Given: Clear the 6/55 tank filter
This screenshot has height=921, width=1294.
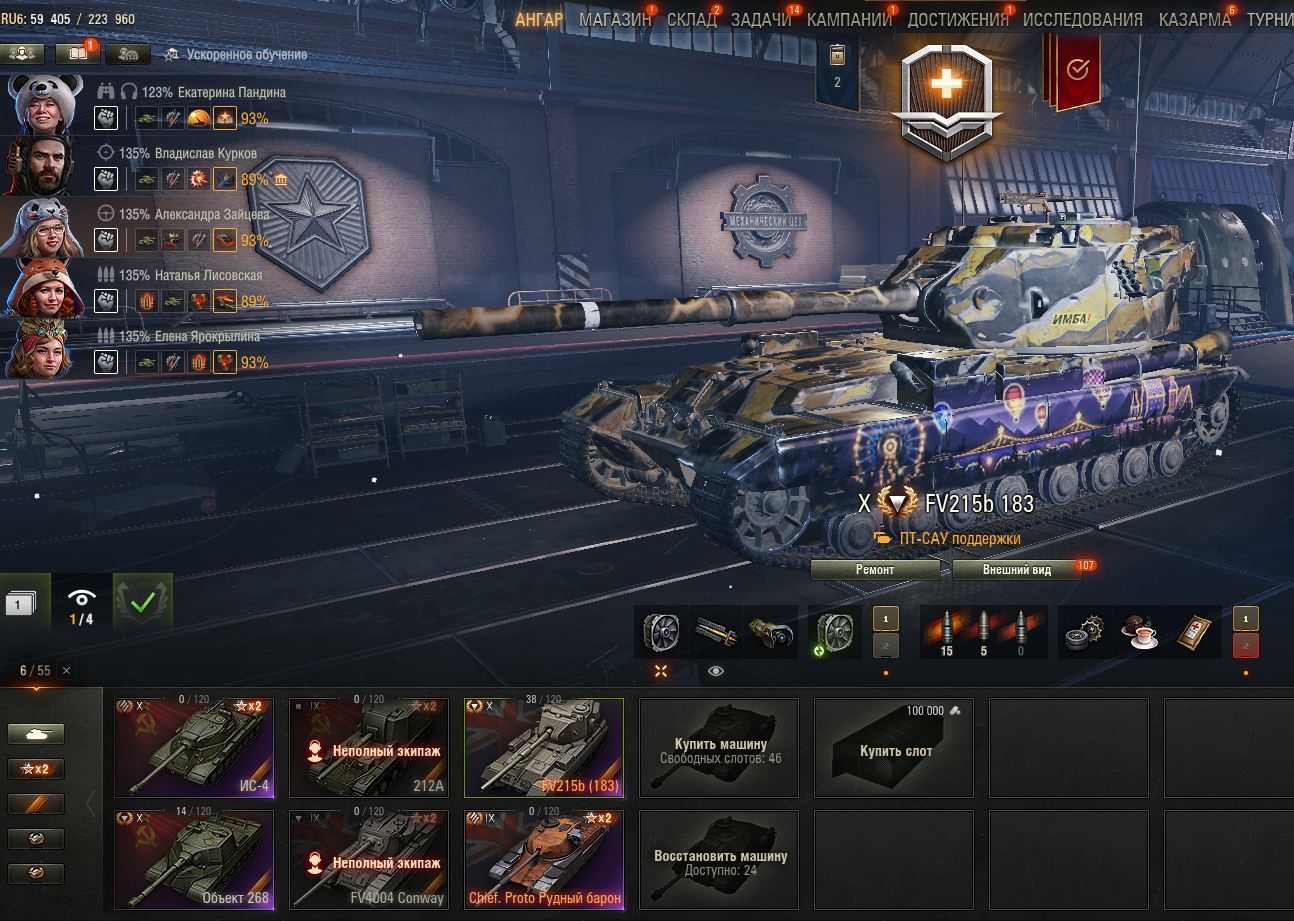Looking at the screenshot, I should click(x=66, y=670).
